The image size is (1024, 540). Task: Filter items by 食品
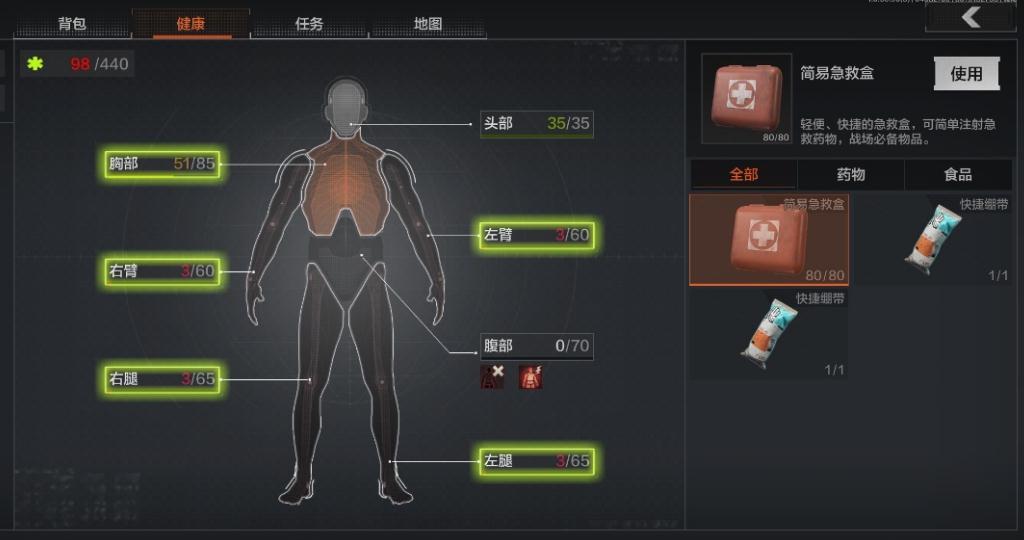pos(958,174)
